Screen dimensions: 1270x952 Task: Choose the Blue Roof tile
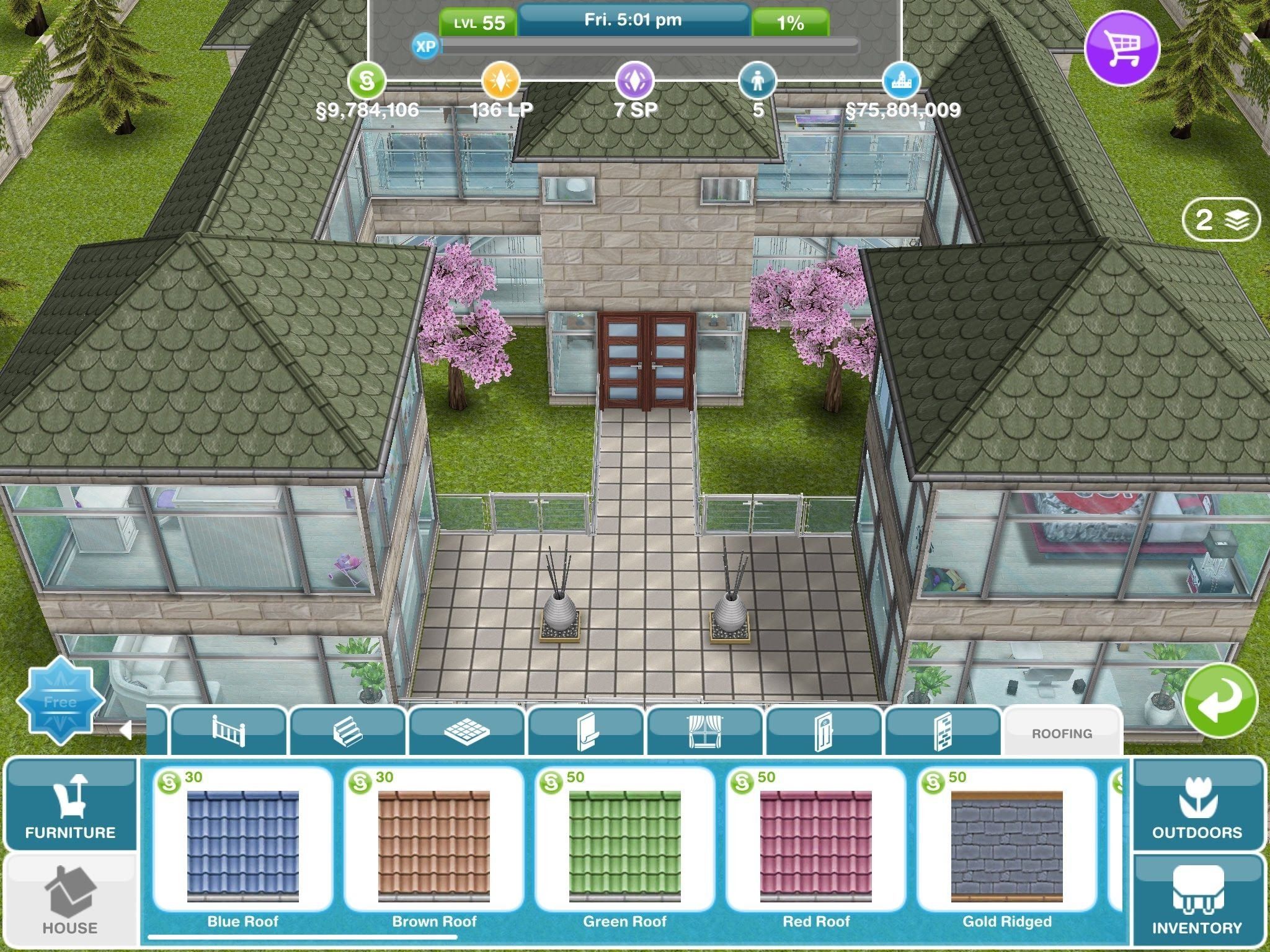[x=242, y=847]
